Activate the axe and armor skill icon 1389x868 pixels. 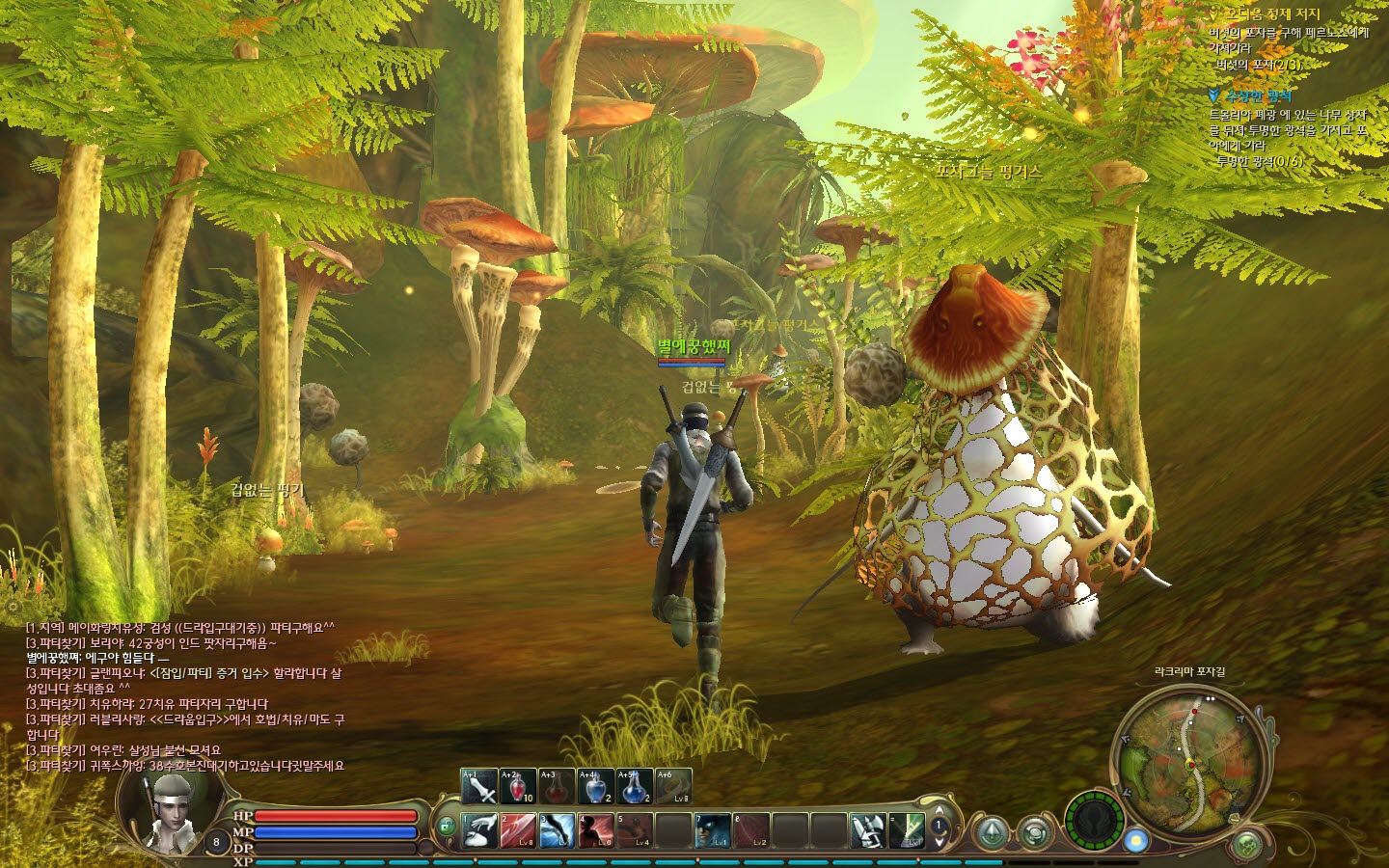click(867, 830)
